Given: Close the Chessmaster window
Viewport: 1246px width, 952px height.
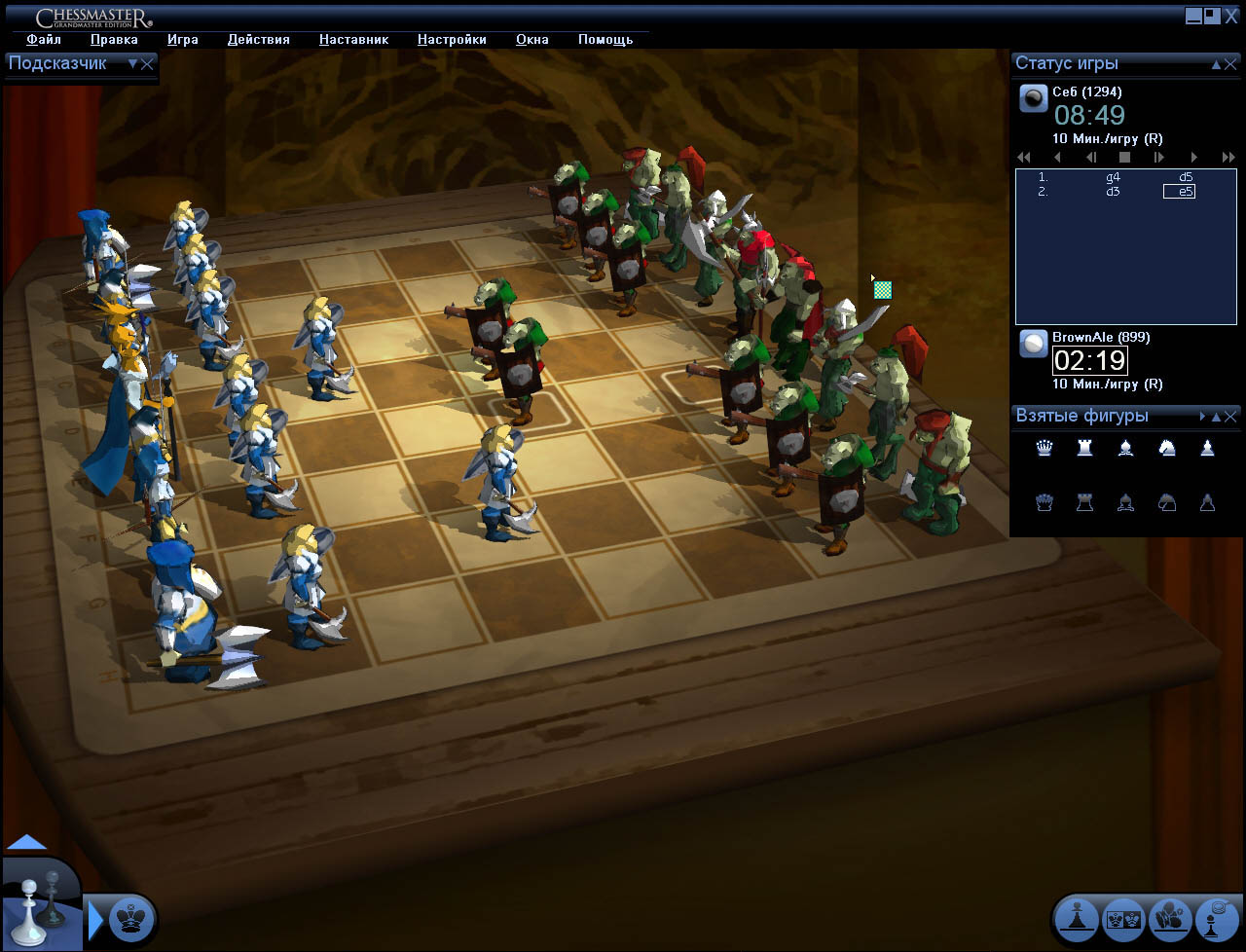Looking at the screenshot, I should pos(1231,17).
